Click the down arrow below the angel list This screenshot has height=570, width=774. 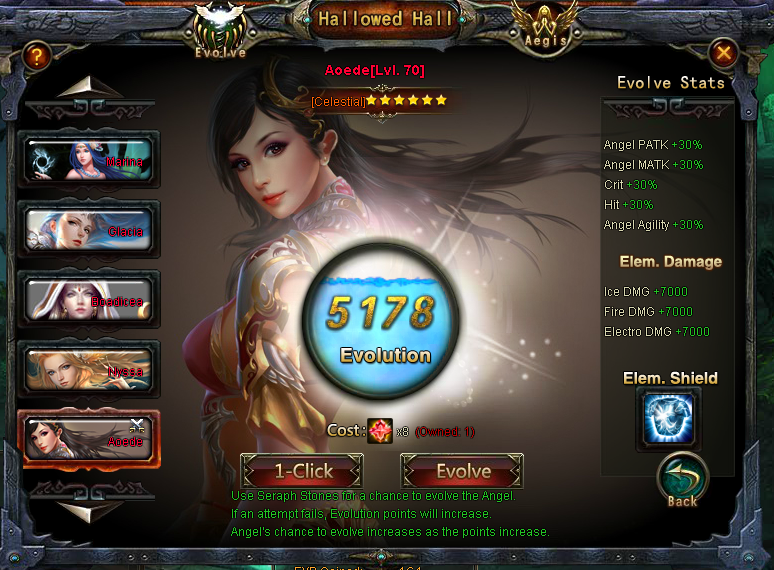(89, 509)
